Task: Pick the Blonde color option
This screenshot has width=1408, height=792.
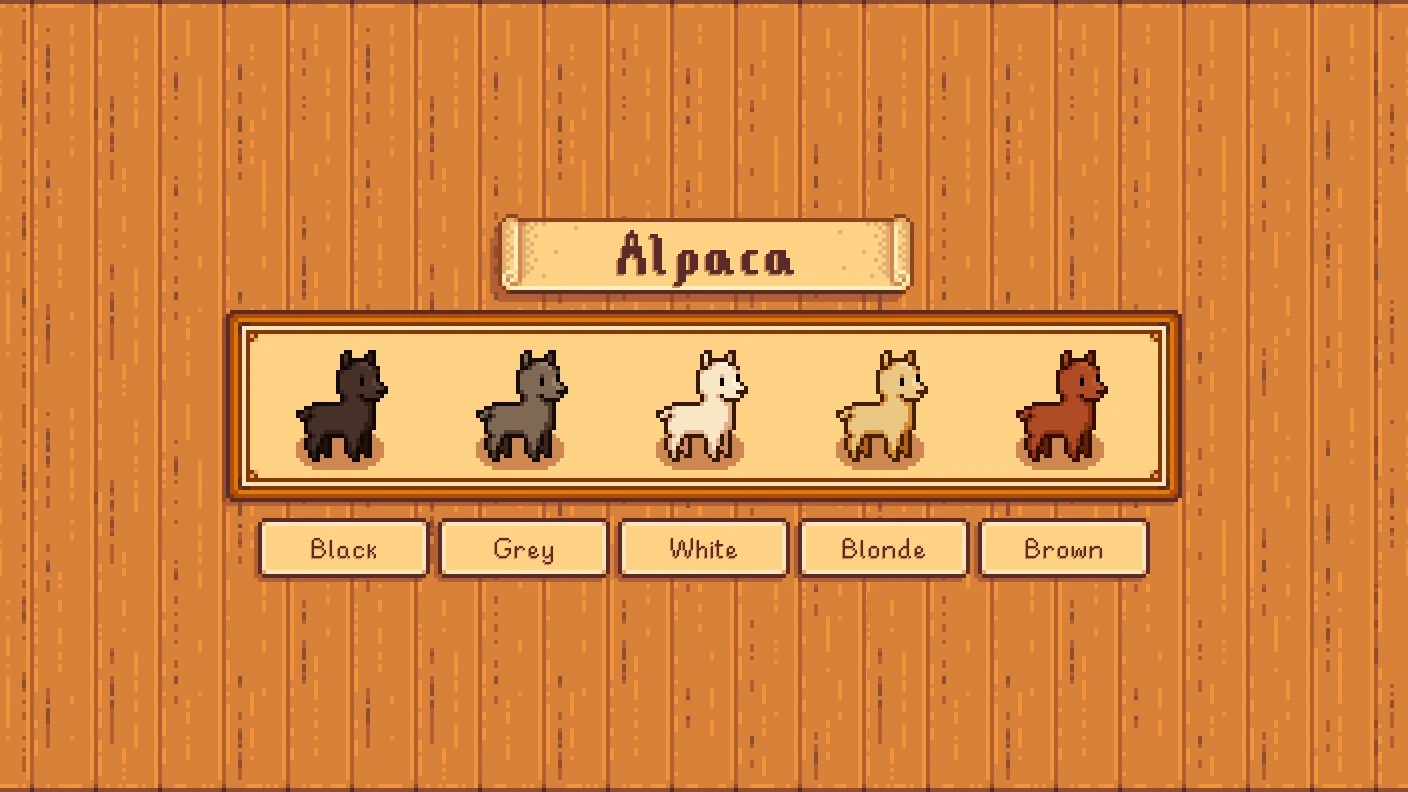Action: [884, 548]
